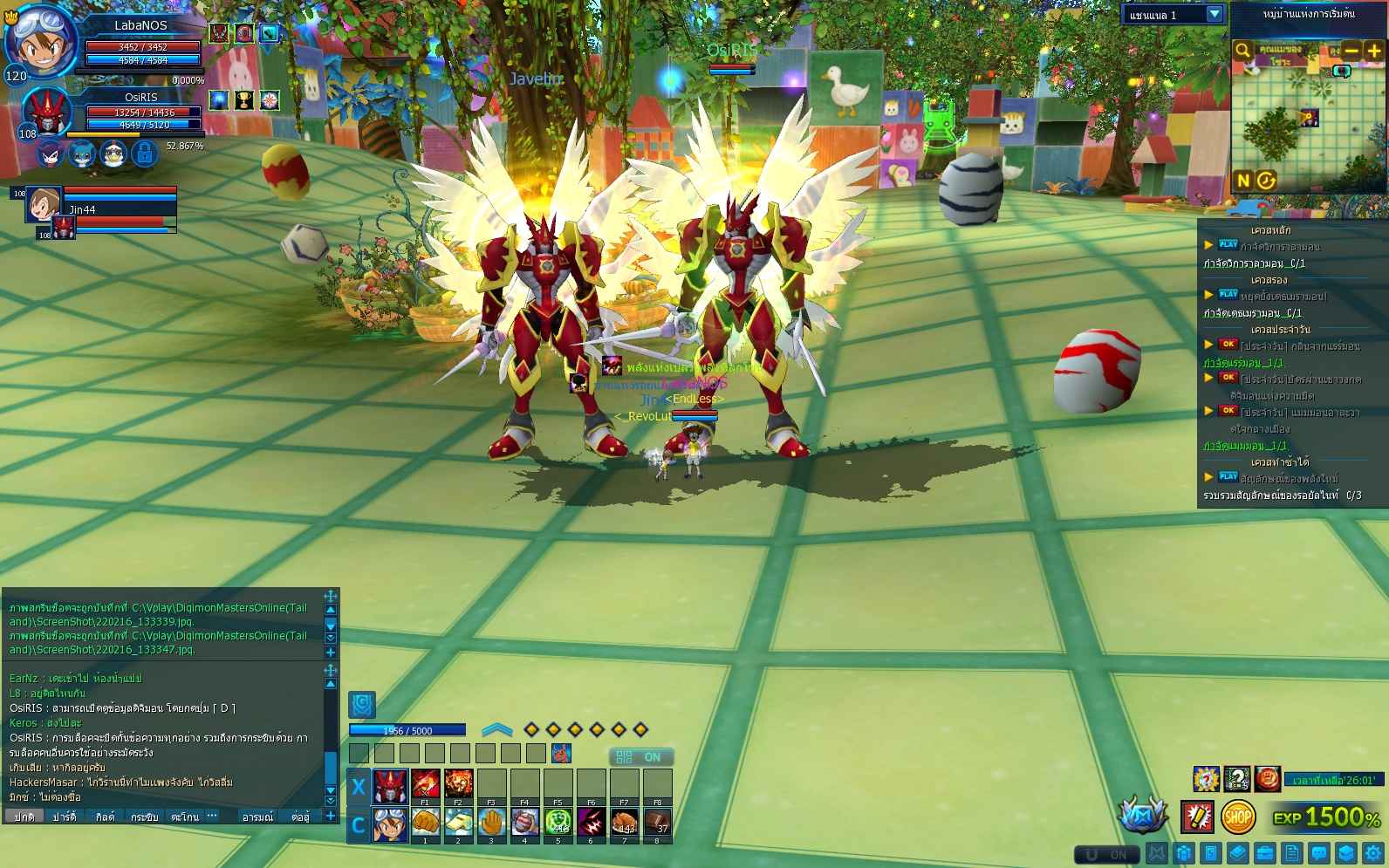Viewport: 1389px width, 868px height.
Task: Use the F1 red slash Digimon skill
Action: click(425, 784)
